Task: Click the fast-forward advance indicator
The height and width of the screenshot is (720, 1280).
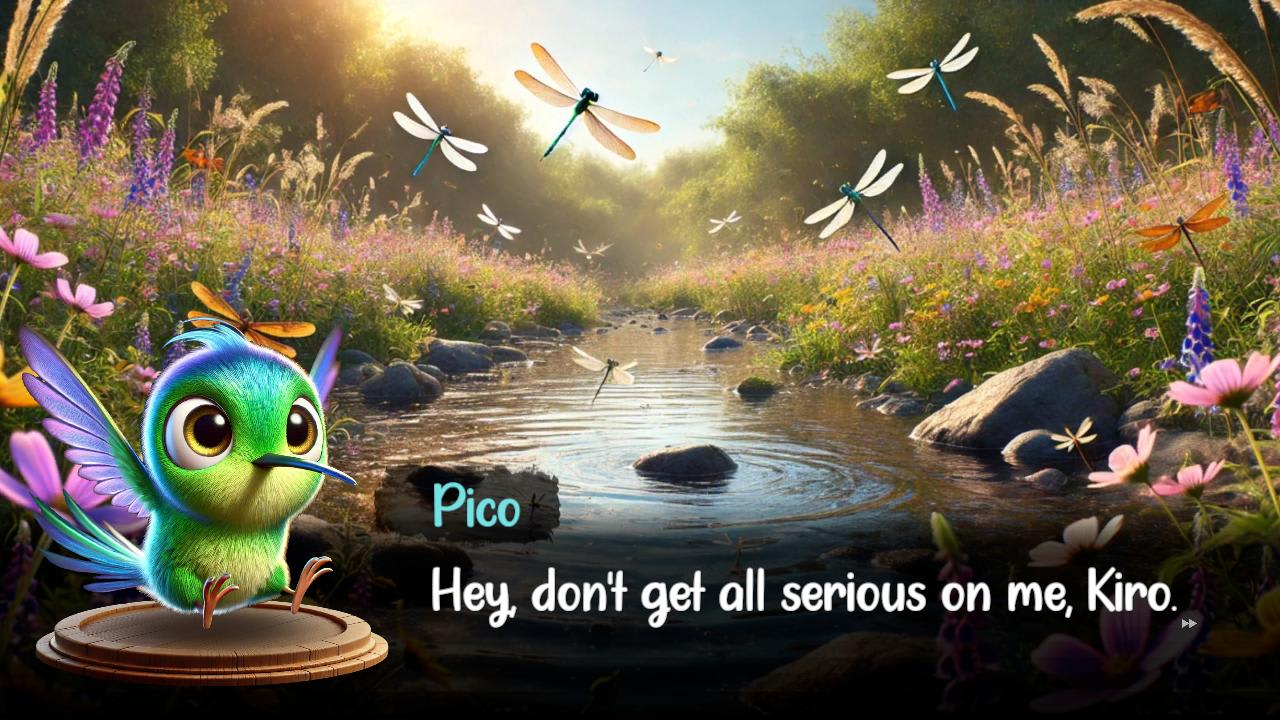Action: [1190, 622]
